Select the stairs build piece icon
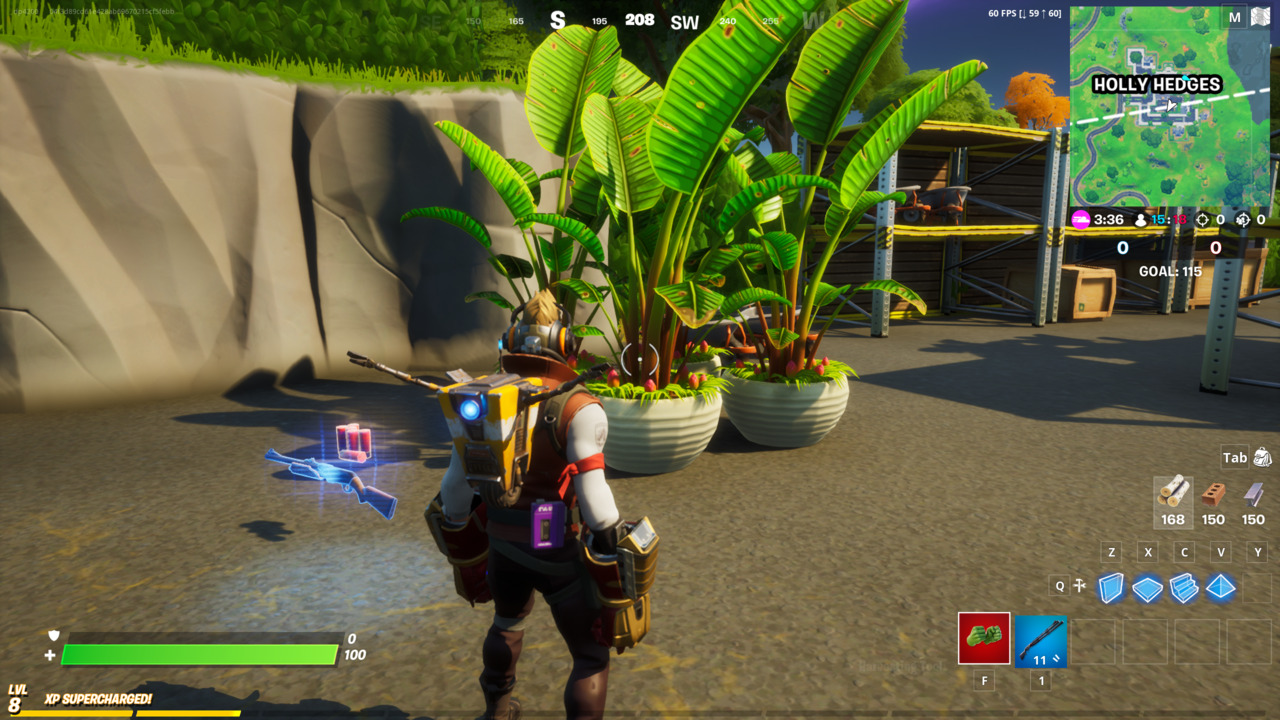The image size is (1280, 720). click(1181, 587)
